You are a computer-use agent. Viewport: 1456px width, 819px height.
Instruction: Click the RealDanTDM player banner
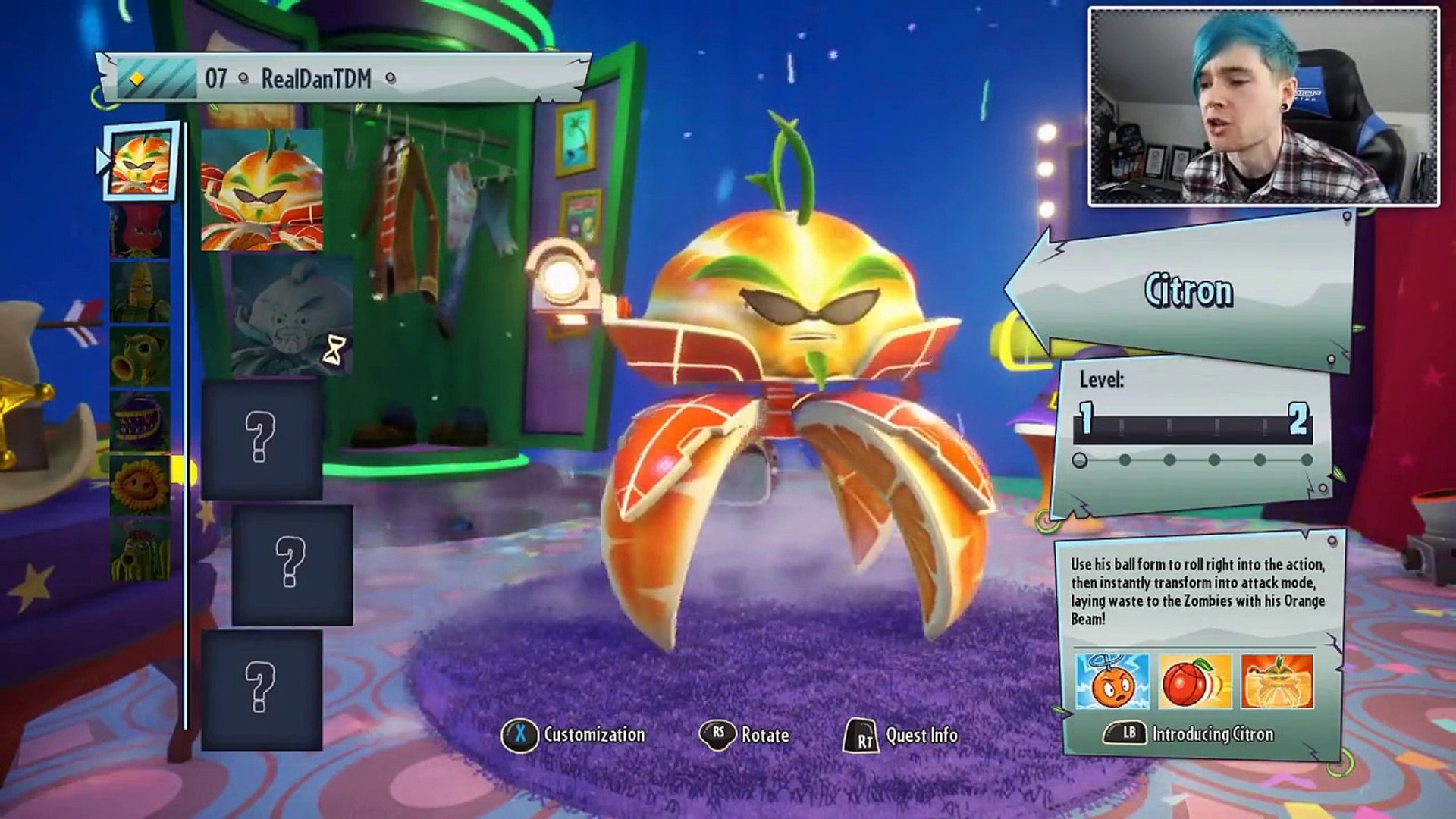pyautogui.click(x=343, y=78)
